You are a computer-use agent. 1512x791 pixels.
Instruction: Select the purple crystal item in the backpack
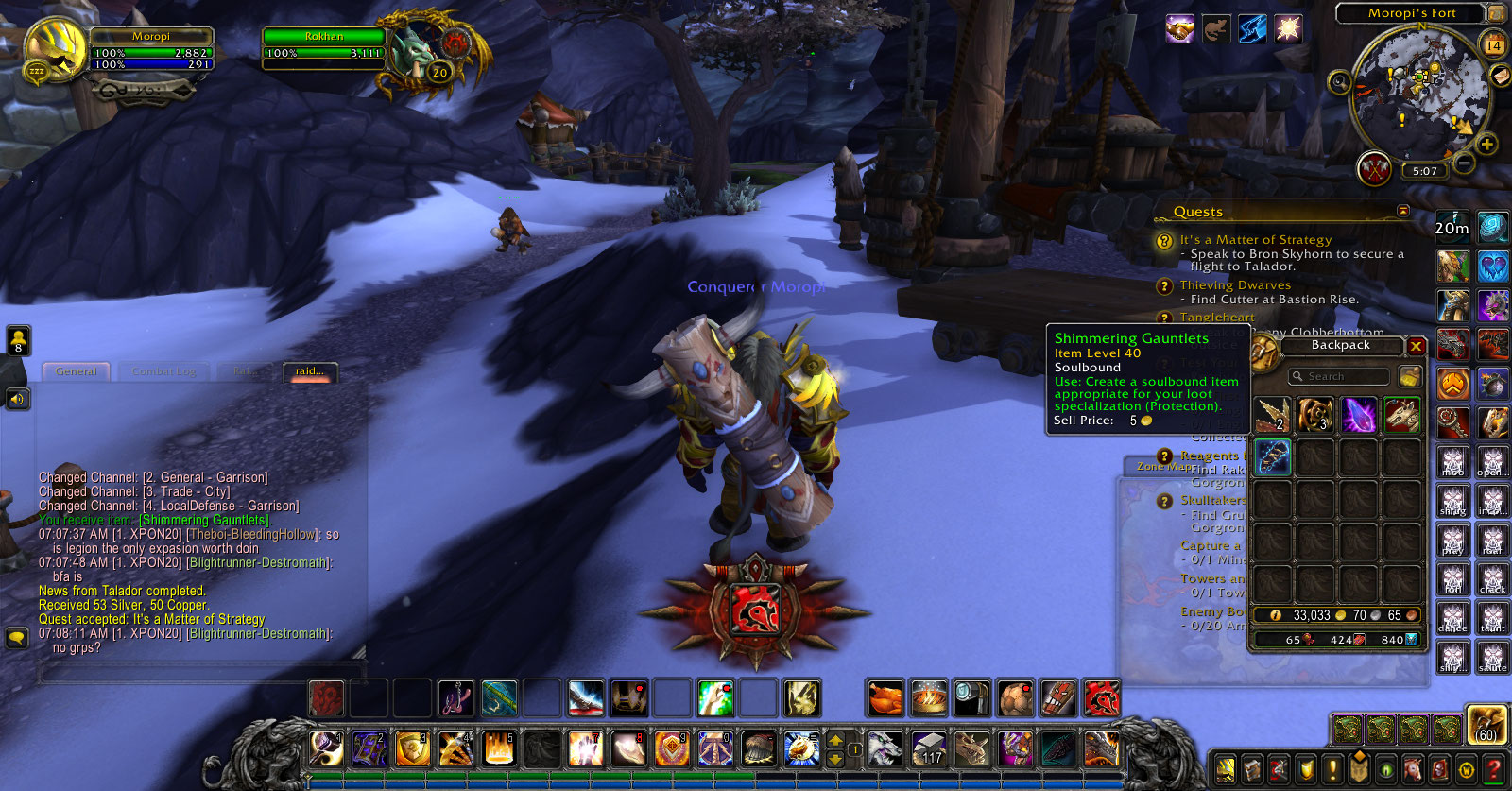click(x=1359, y=415)
